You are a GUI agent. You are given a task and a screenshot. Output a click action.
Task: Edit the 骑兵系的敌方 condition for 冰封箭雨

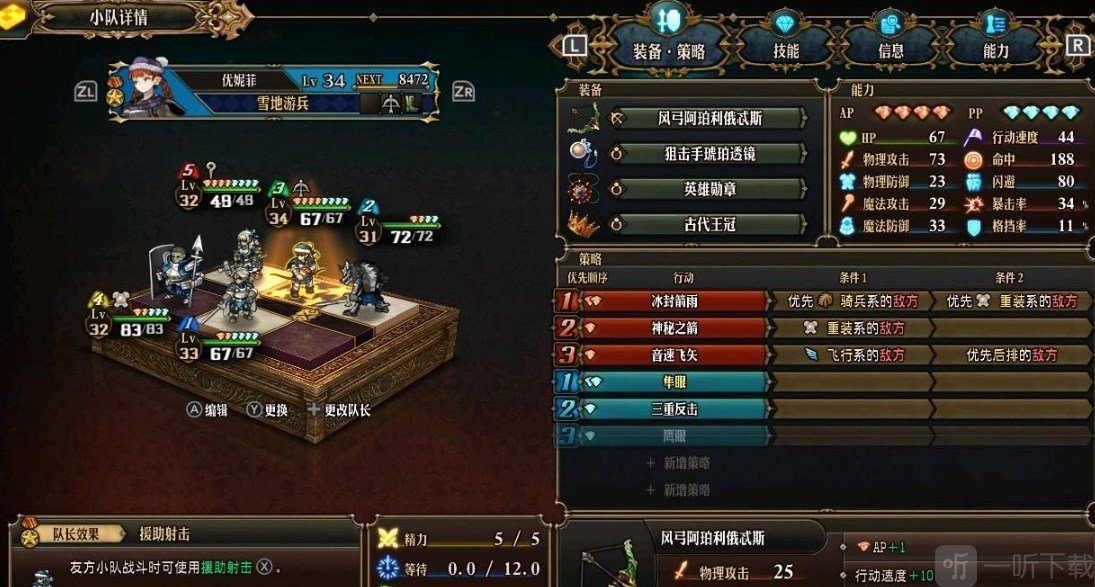pos(850,300)
